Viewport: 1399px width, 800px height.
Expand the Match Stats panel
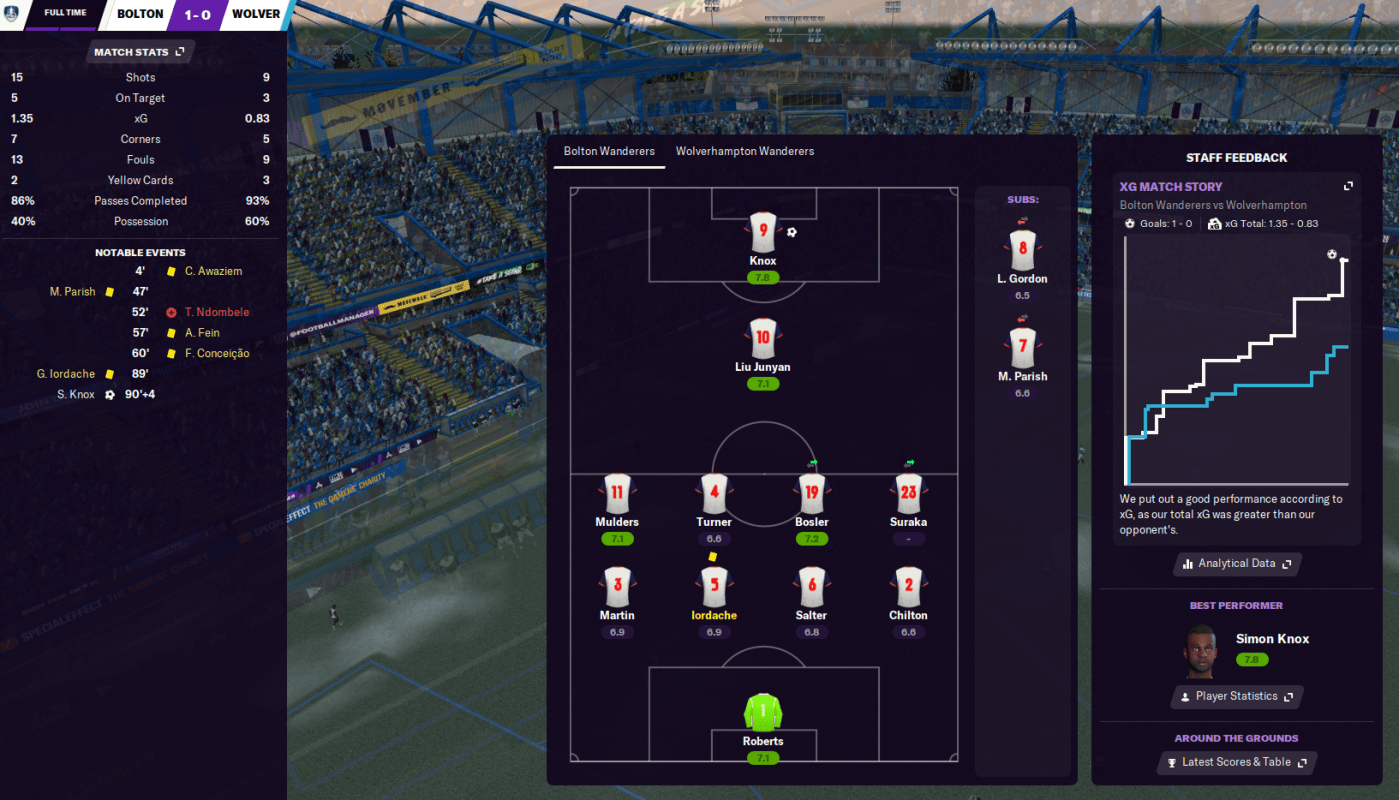click(140, 52)
